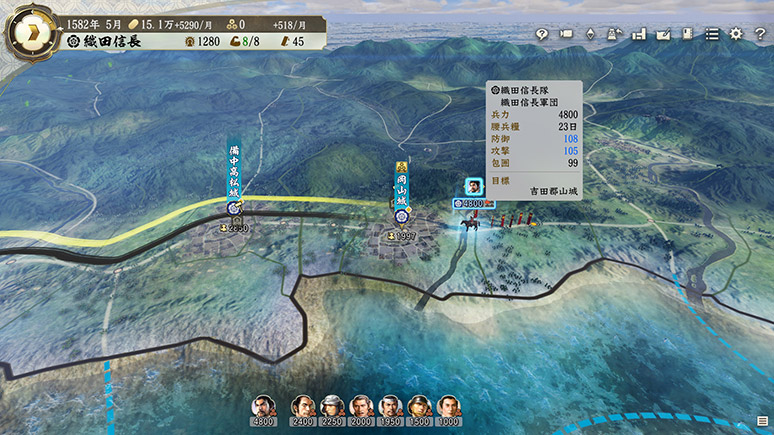Select the 備中高松城 castle banner
774x435 pixels.
pyautogui.click(x=234, y=177)
